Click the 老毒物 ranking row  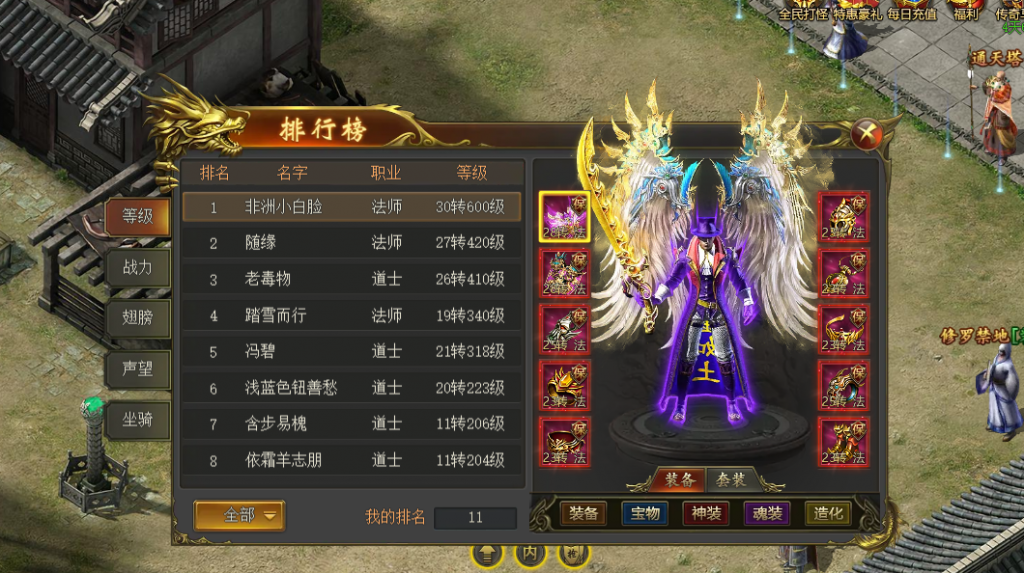[352, 279]
